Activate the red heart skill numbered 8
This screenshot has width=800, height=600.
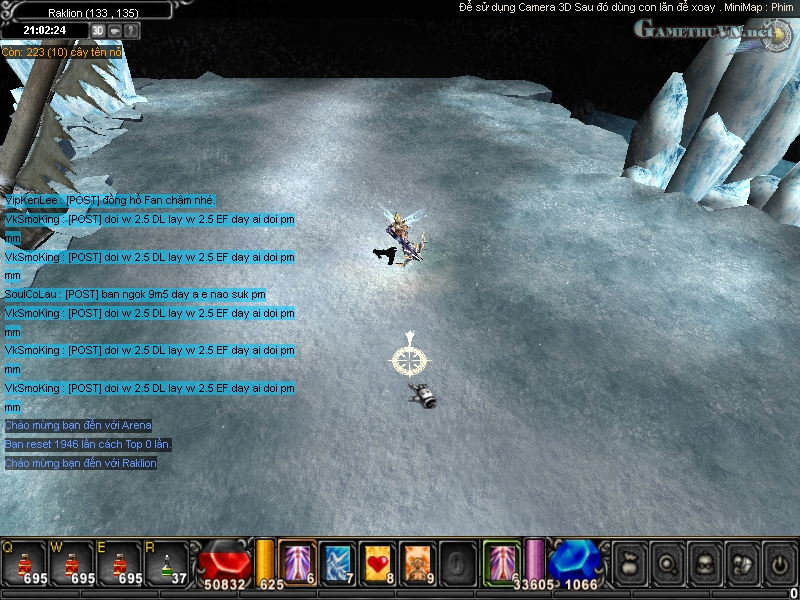(376, 560)
